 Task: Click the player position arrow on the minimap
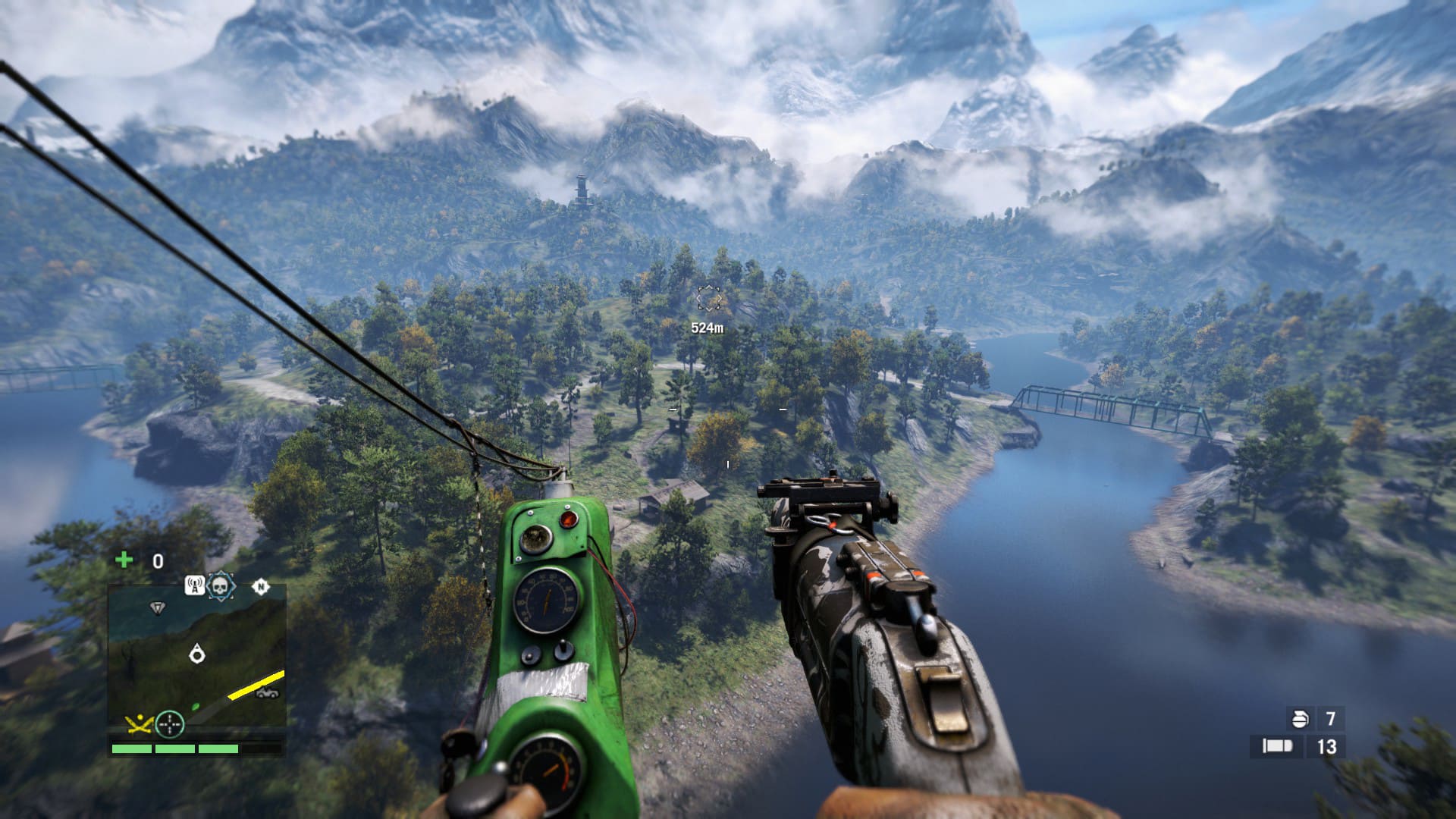197,653
